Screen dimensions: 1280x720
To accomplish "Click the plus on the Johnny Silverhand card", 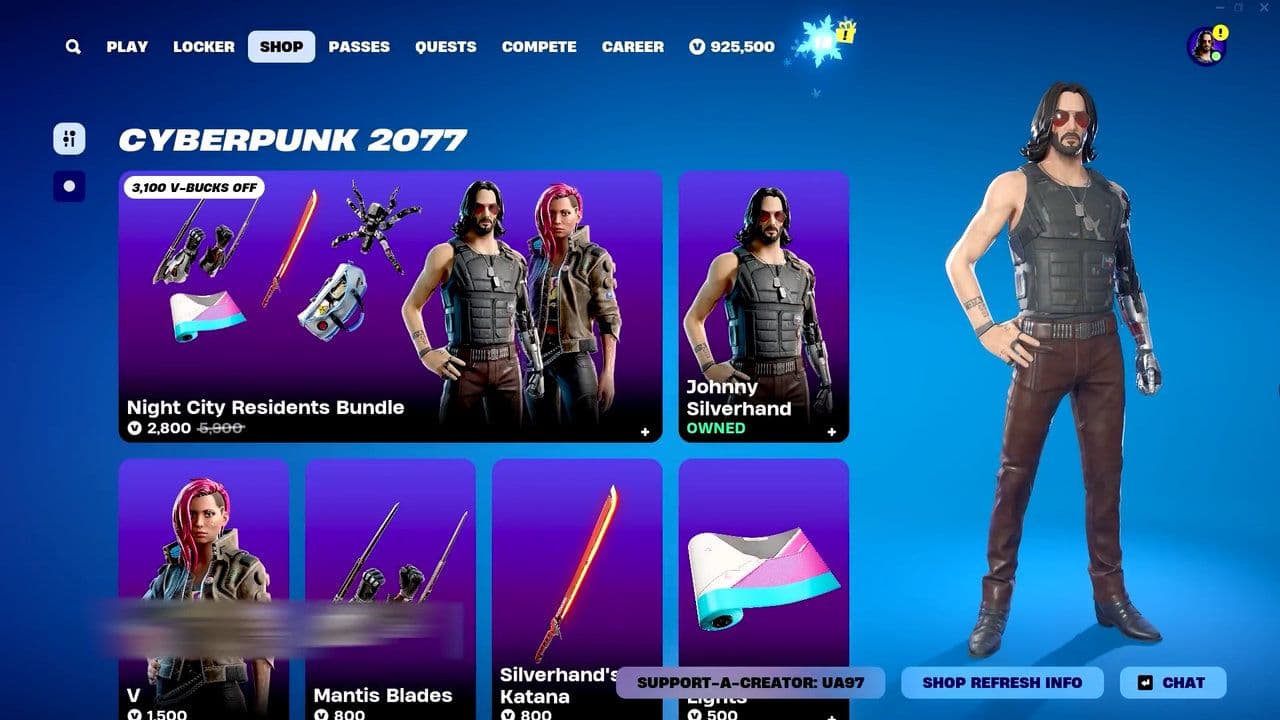I will [x=831, y=431].
